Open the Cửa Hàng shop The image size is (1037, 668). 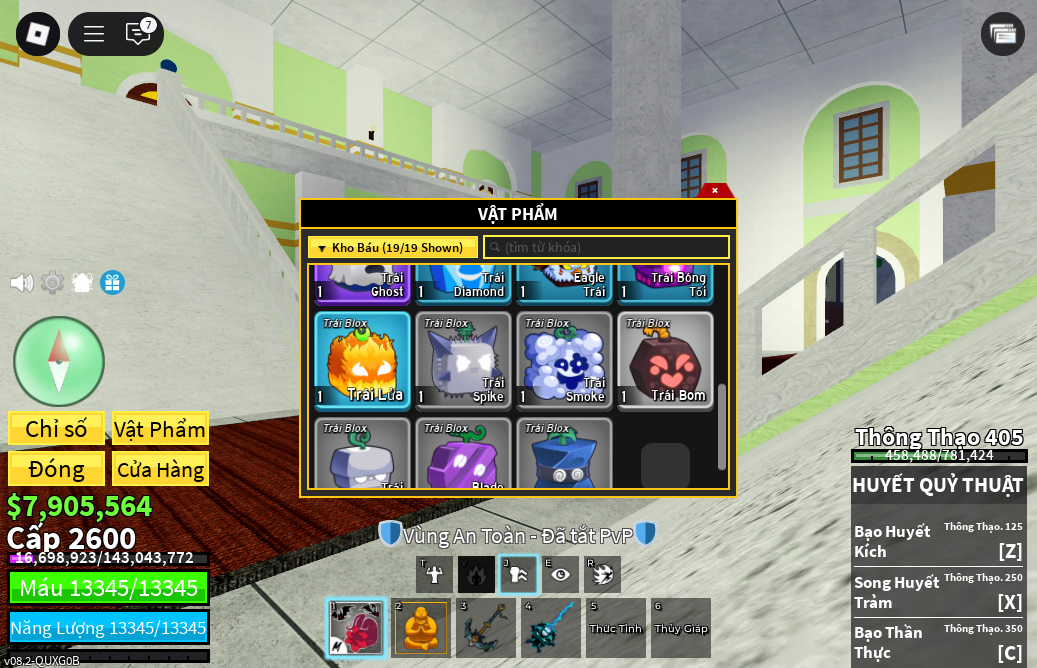click(160, 469)
